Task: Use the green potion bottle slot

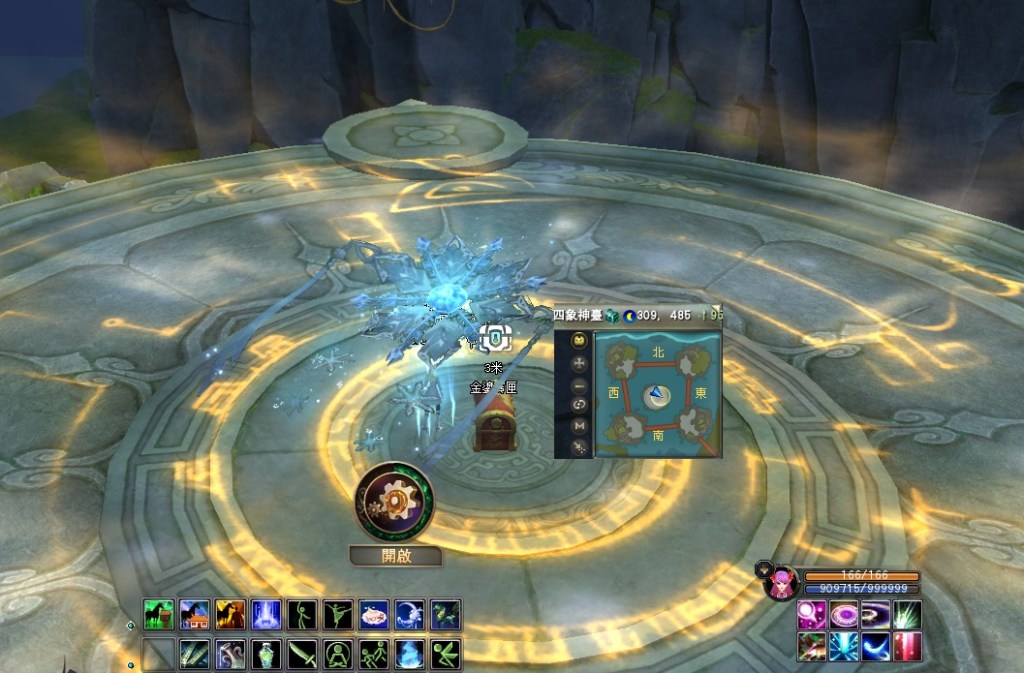Action: 266,654
